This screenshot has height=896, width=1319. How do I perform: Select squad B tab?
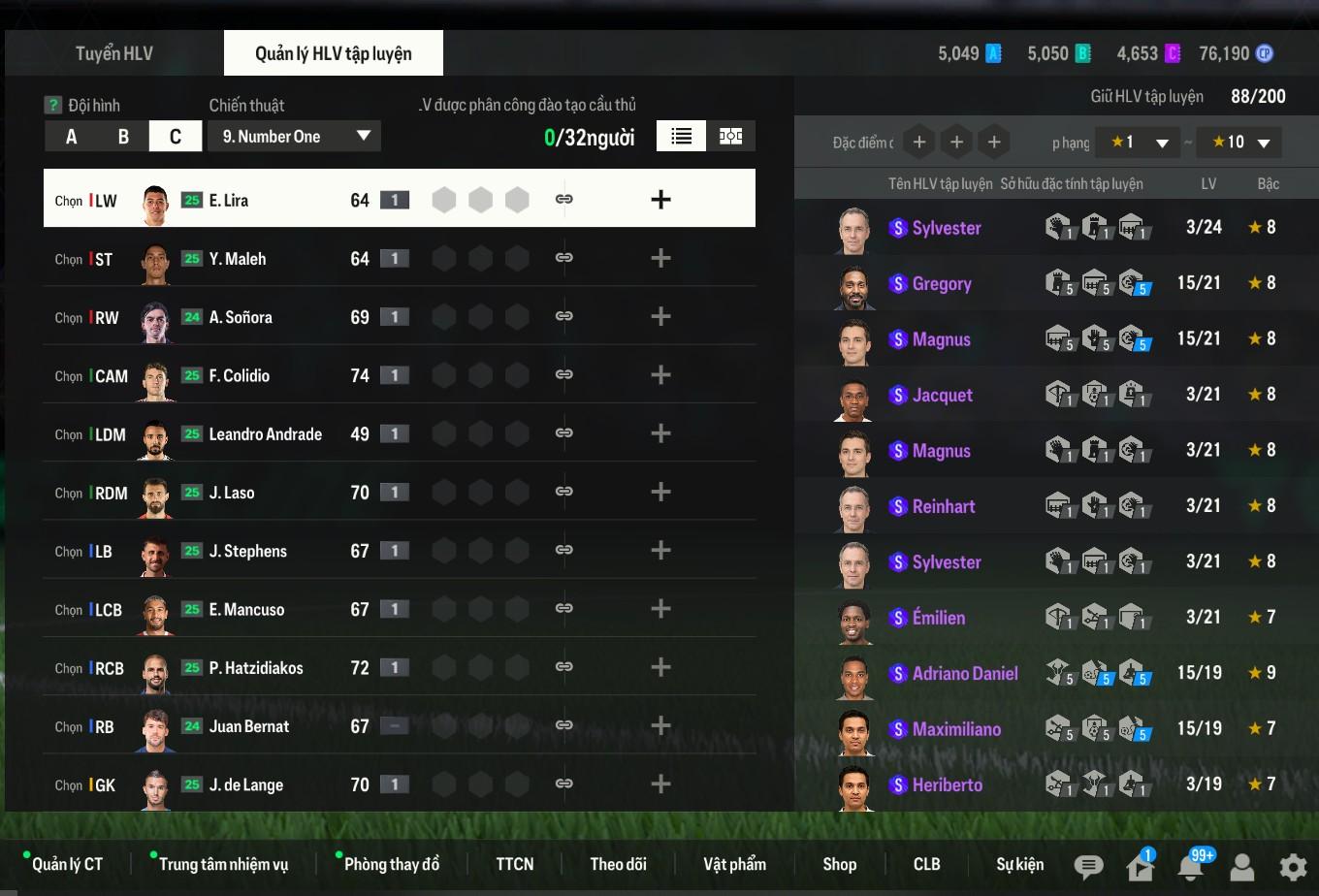pyautogui.click(x=123, y=137)
